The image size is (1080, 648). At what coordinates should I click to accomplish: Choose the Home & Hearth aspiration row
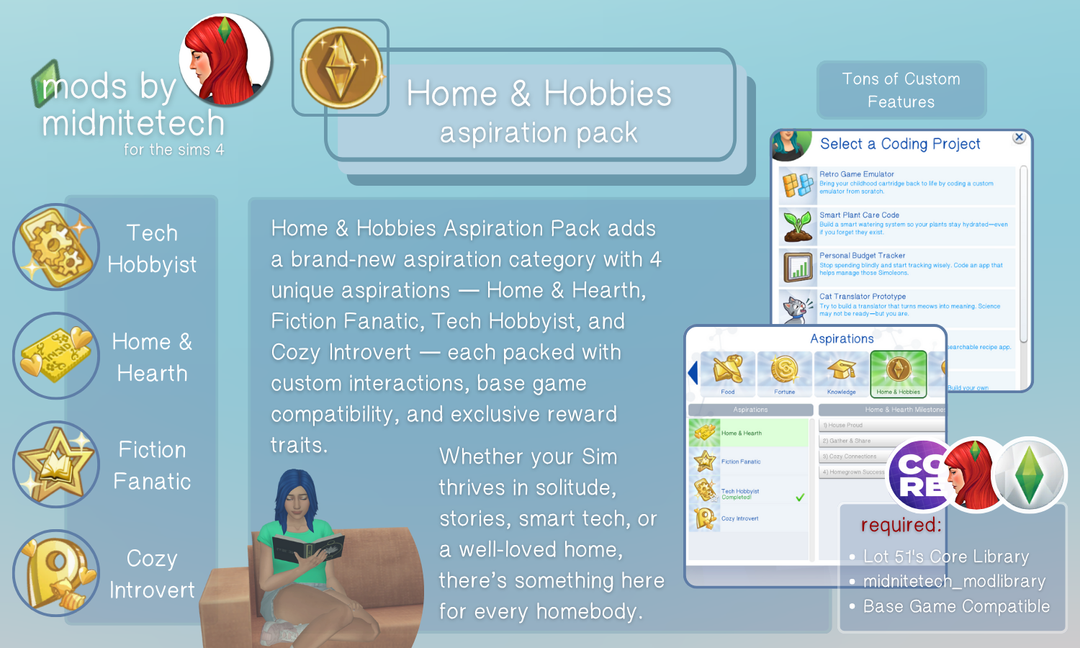tap(750, 433)
